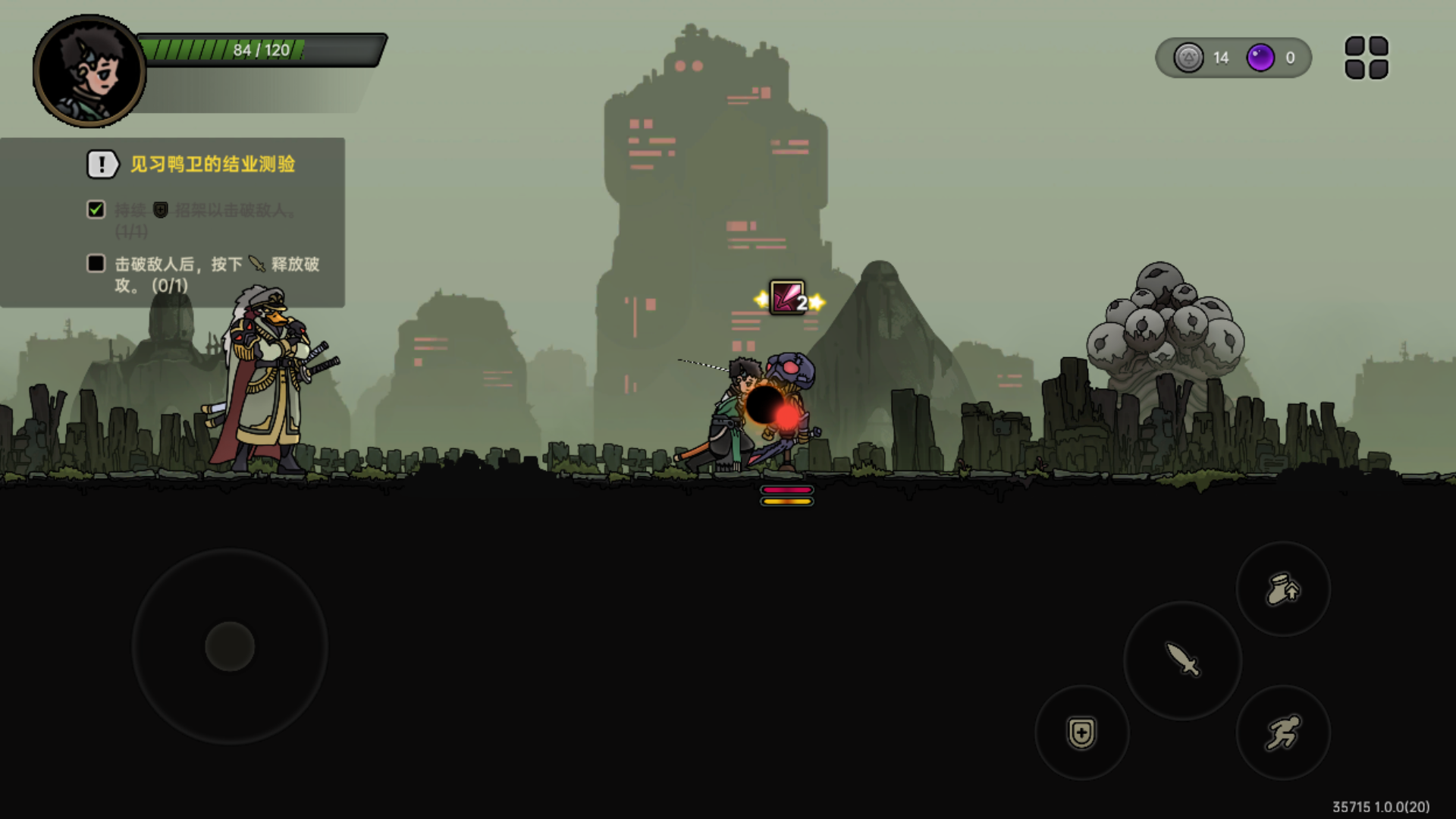The image size is (1456, 819).
Task: Trigger the running dash button
Action: coord(1283,733)
